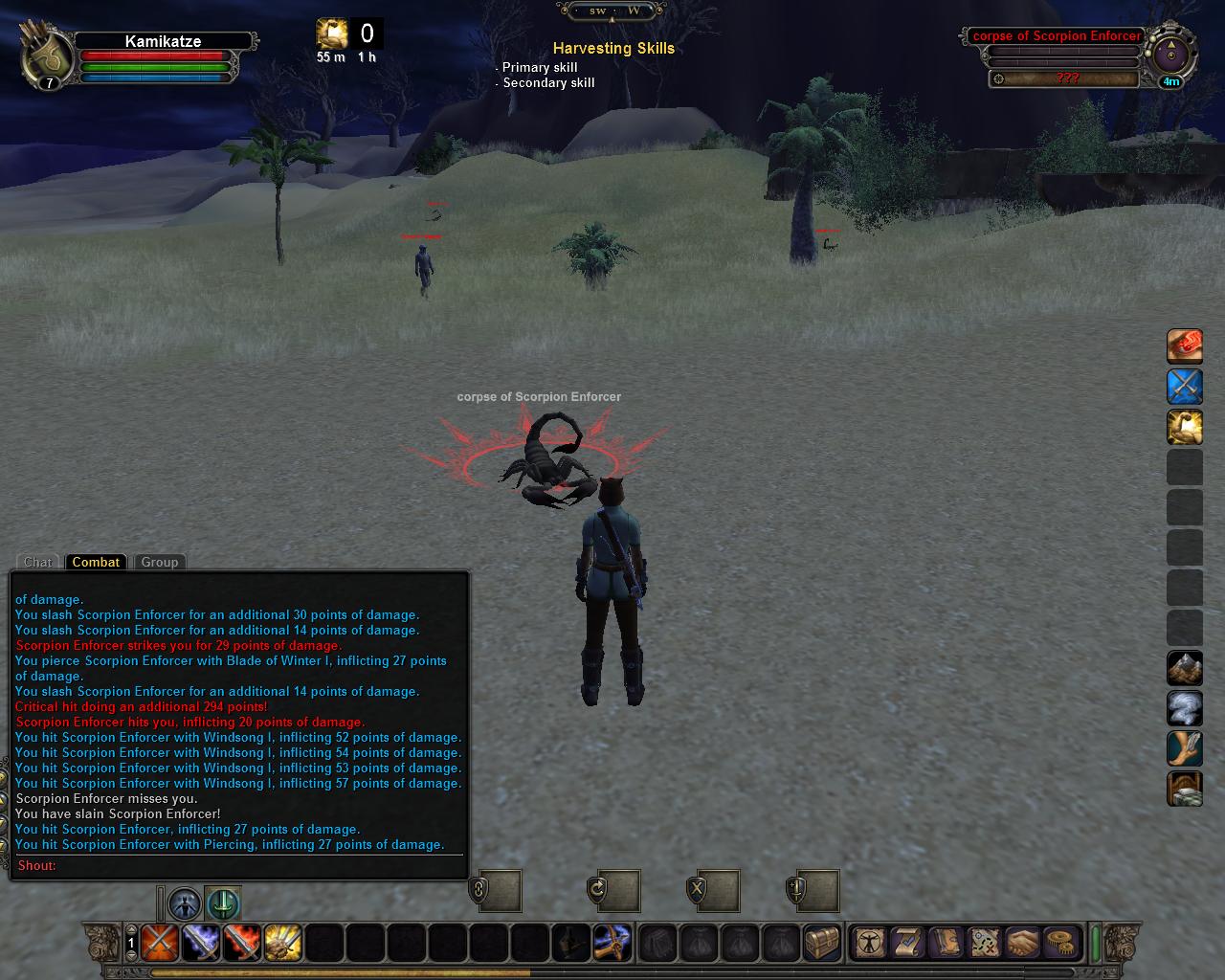This screenshot has height=980, width=1225.
Task: Open the gears options menu
Action: pyautogui.click(x=1059, y=943)
